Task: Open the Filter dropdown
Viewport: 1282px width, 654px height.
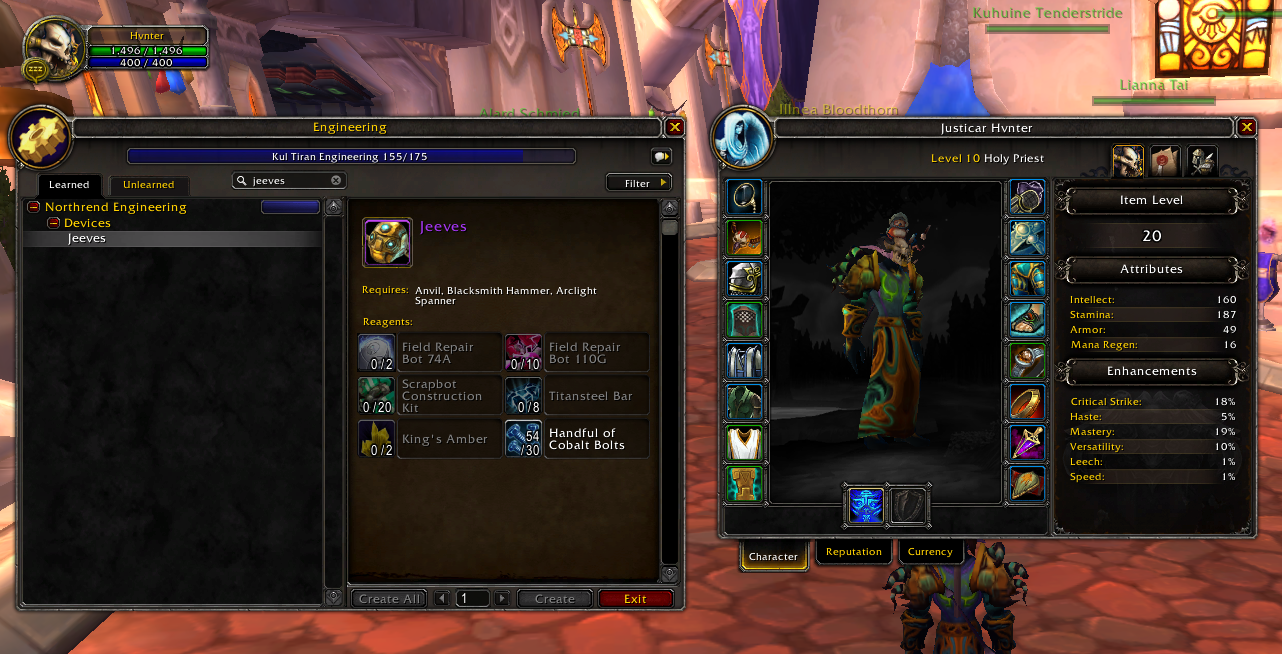Action: tap(639, 183)
